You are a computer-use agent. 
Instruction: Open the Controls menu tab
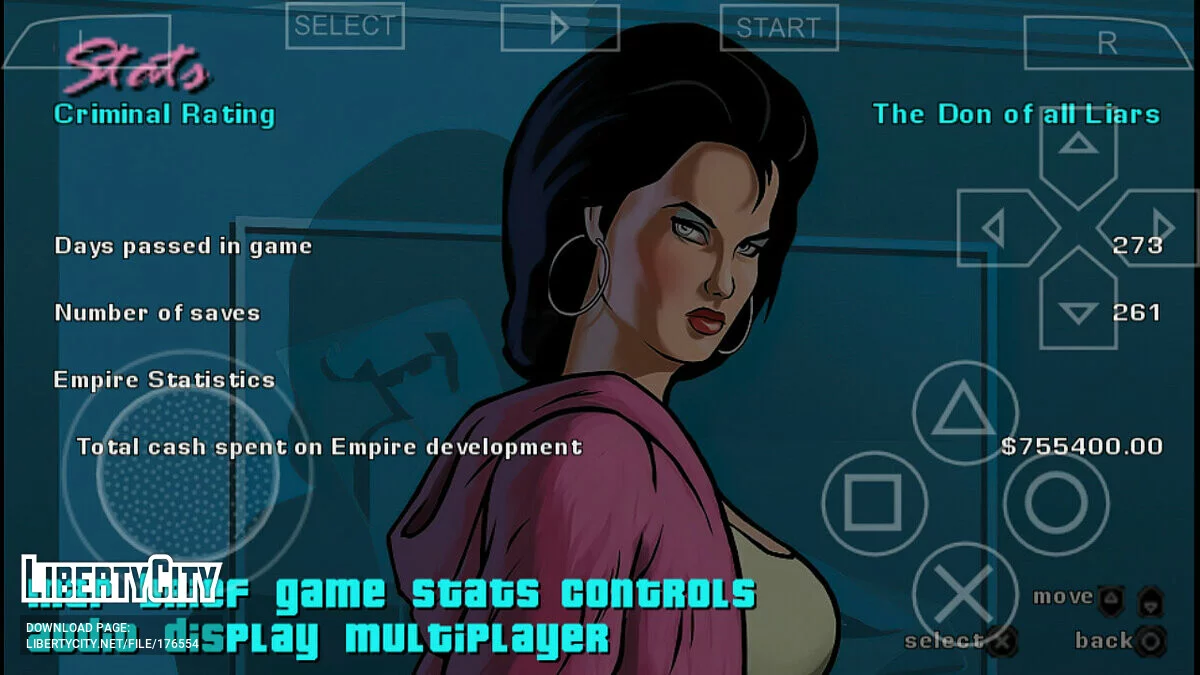[658, 594]
